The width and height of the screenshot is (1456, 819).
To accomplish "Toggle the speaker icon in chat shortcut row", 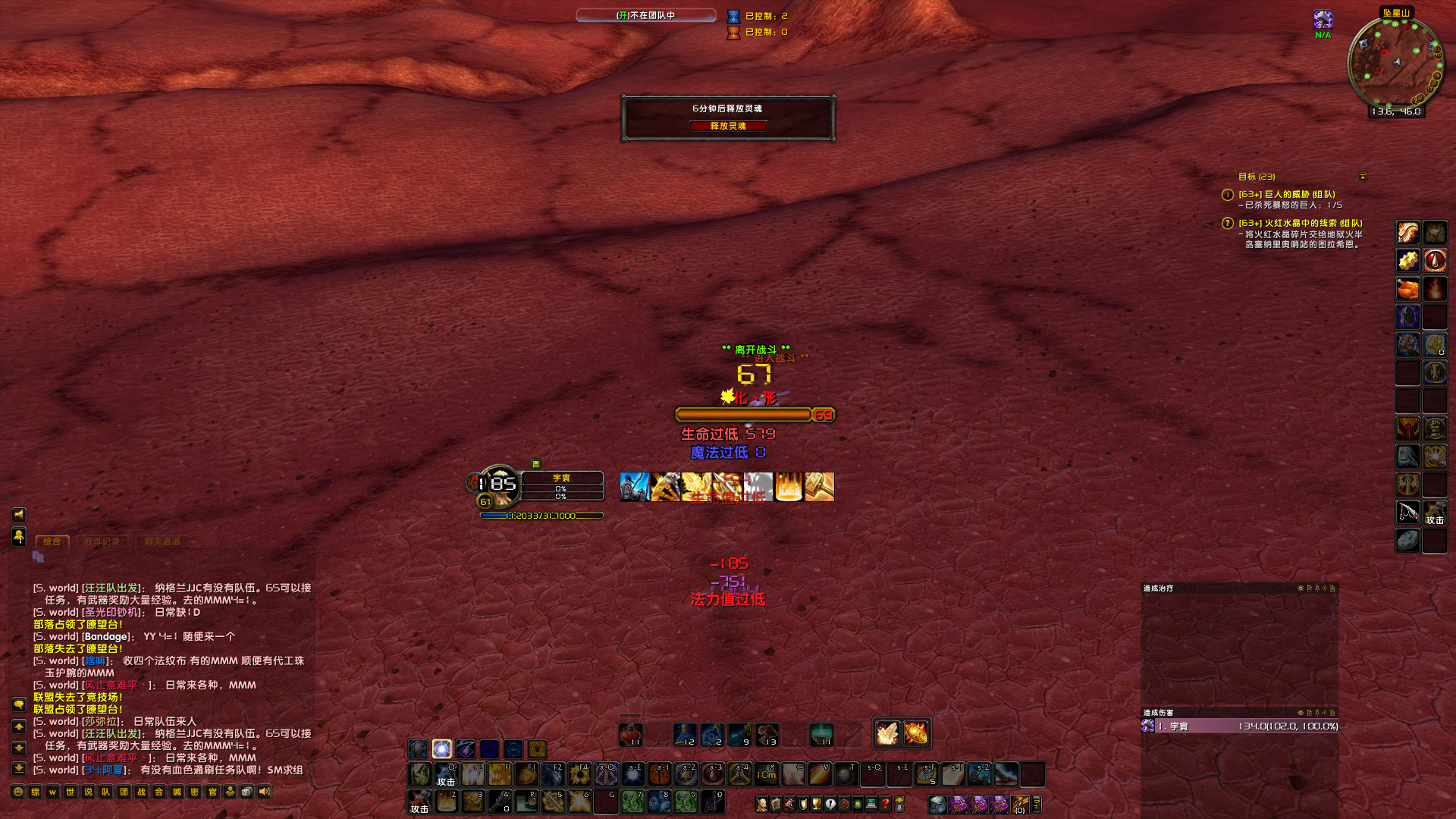I will click(x=263, y=791).
